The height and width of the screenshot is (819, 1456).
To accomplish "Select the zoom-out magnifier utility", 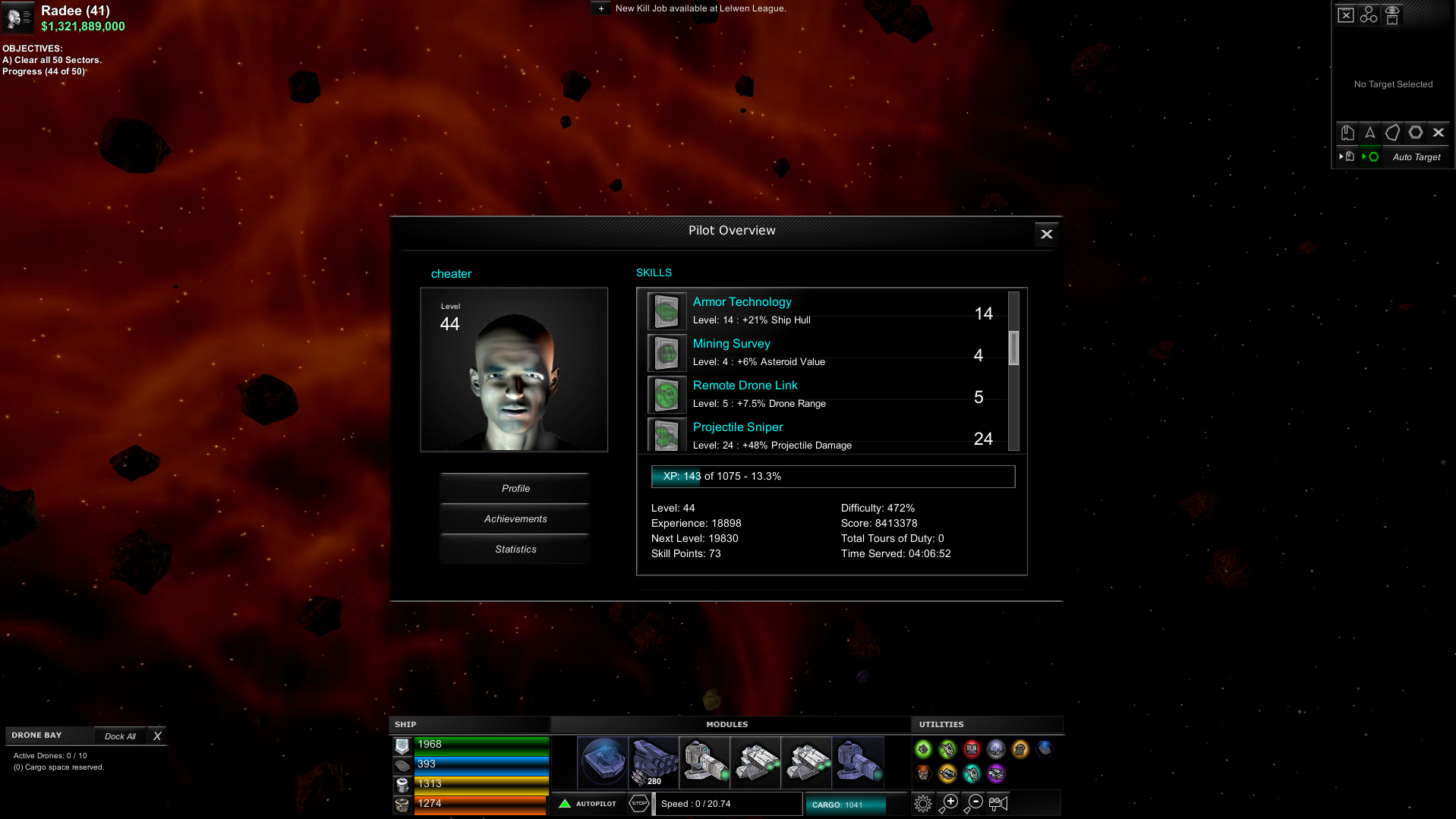I will [x=975, y=803].
